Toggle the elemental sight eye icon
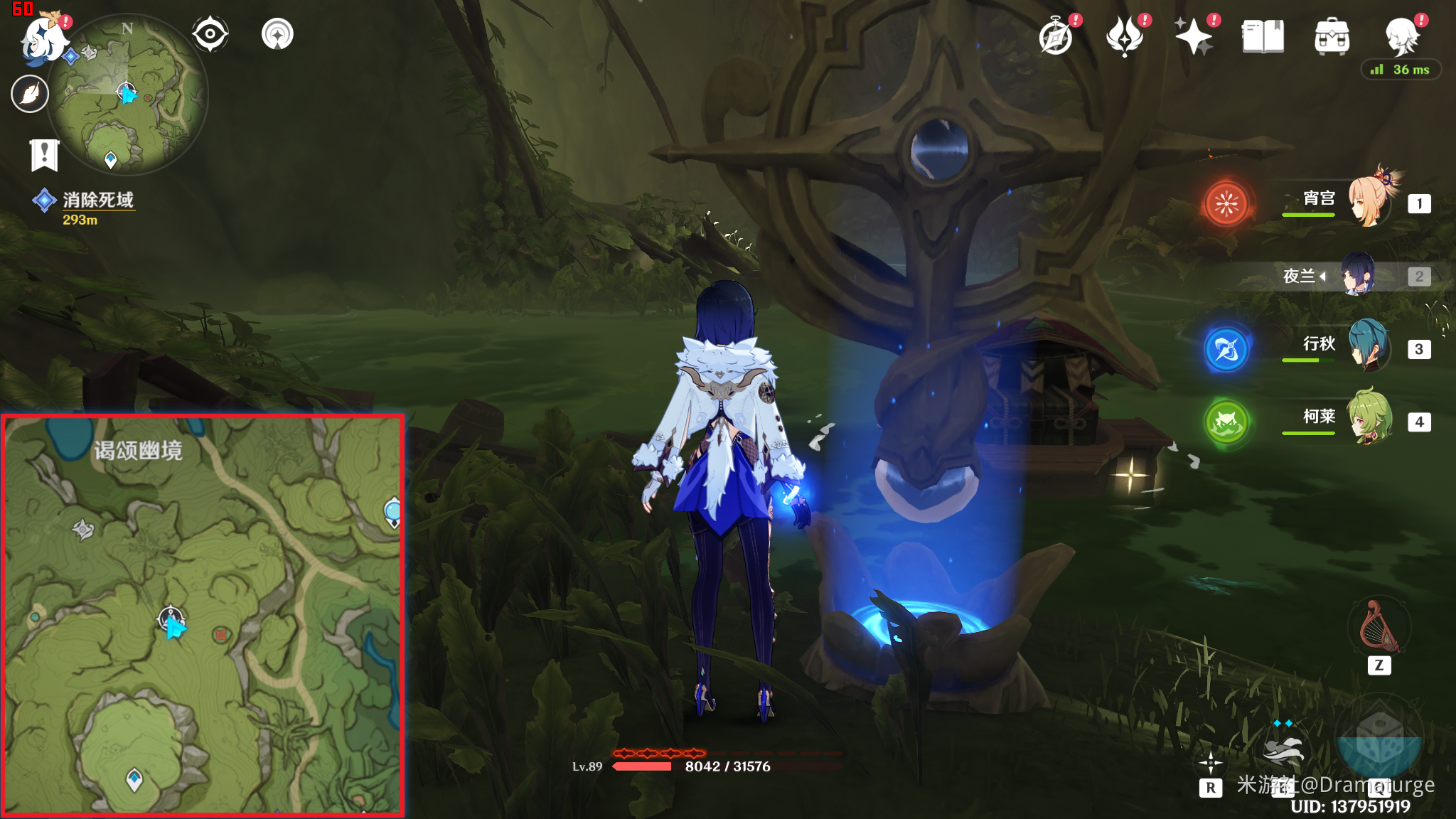Viewport: 1456px width, 819px height. 210,34
